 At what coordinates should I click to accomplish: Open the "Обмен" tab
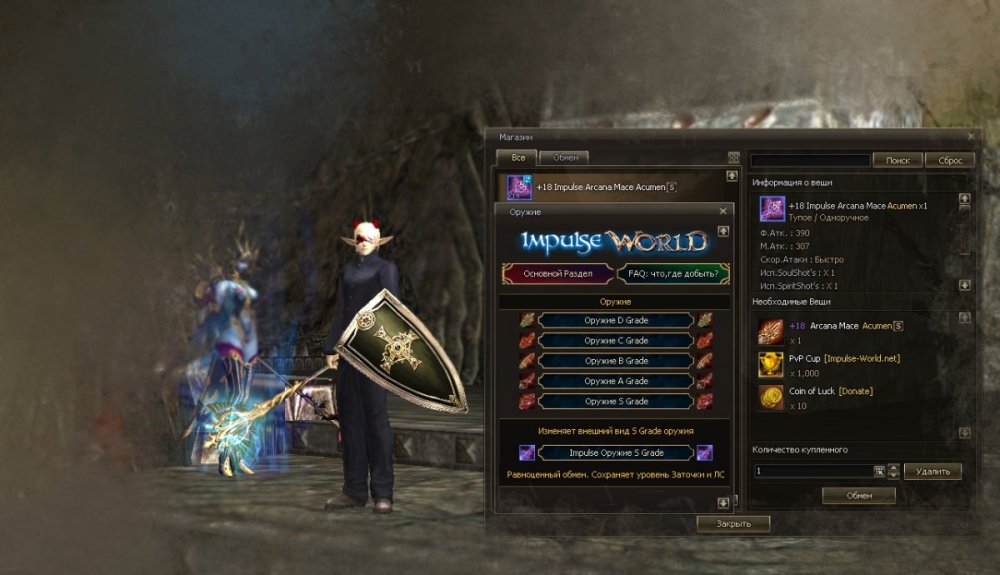pyautogui.click(x=565, y=157)
